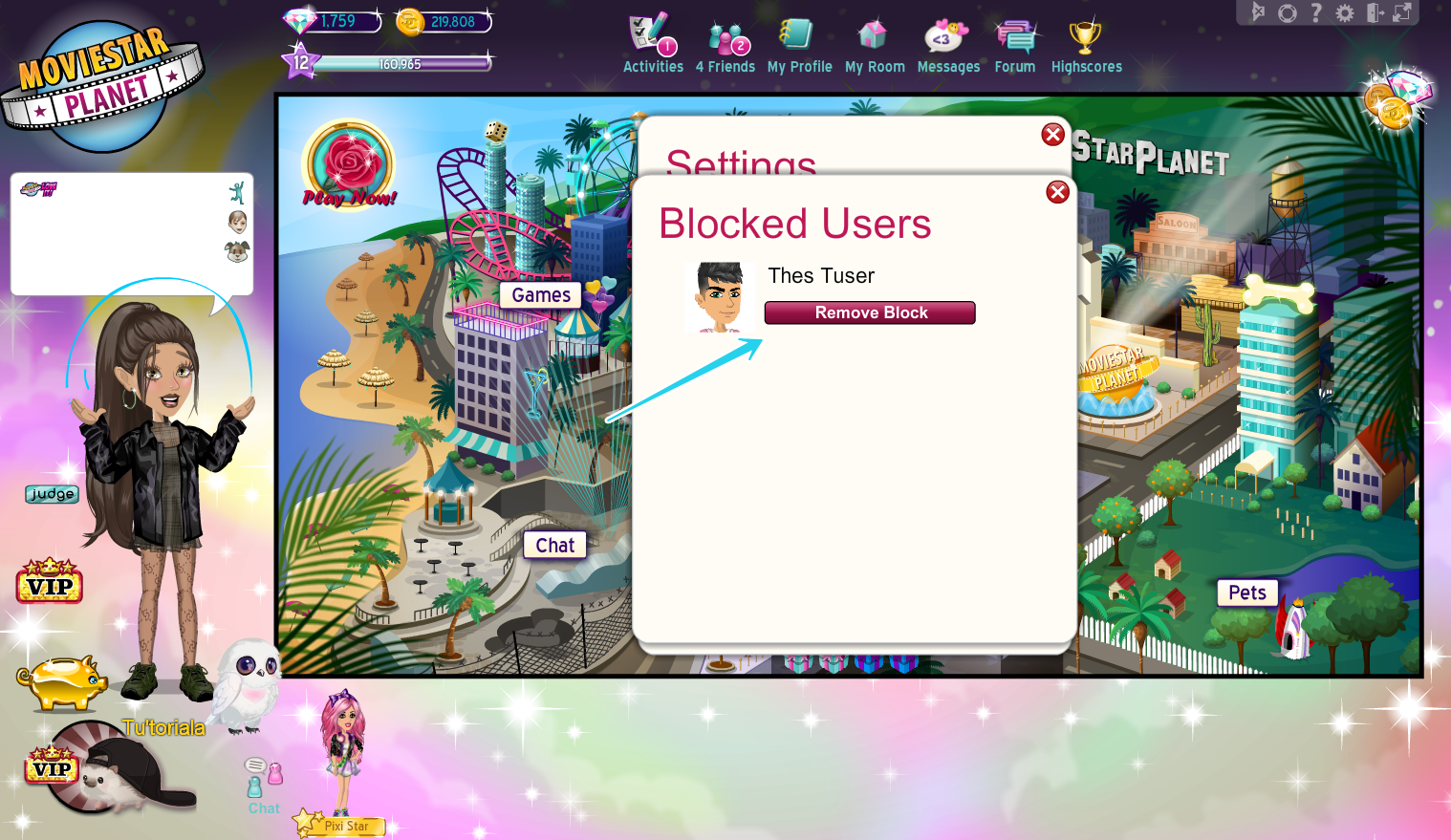Viewport: 1451px width, 840px height.
Task: Mute the game sound with the speaker icon
Action: (1258, 12)
